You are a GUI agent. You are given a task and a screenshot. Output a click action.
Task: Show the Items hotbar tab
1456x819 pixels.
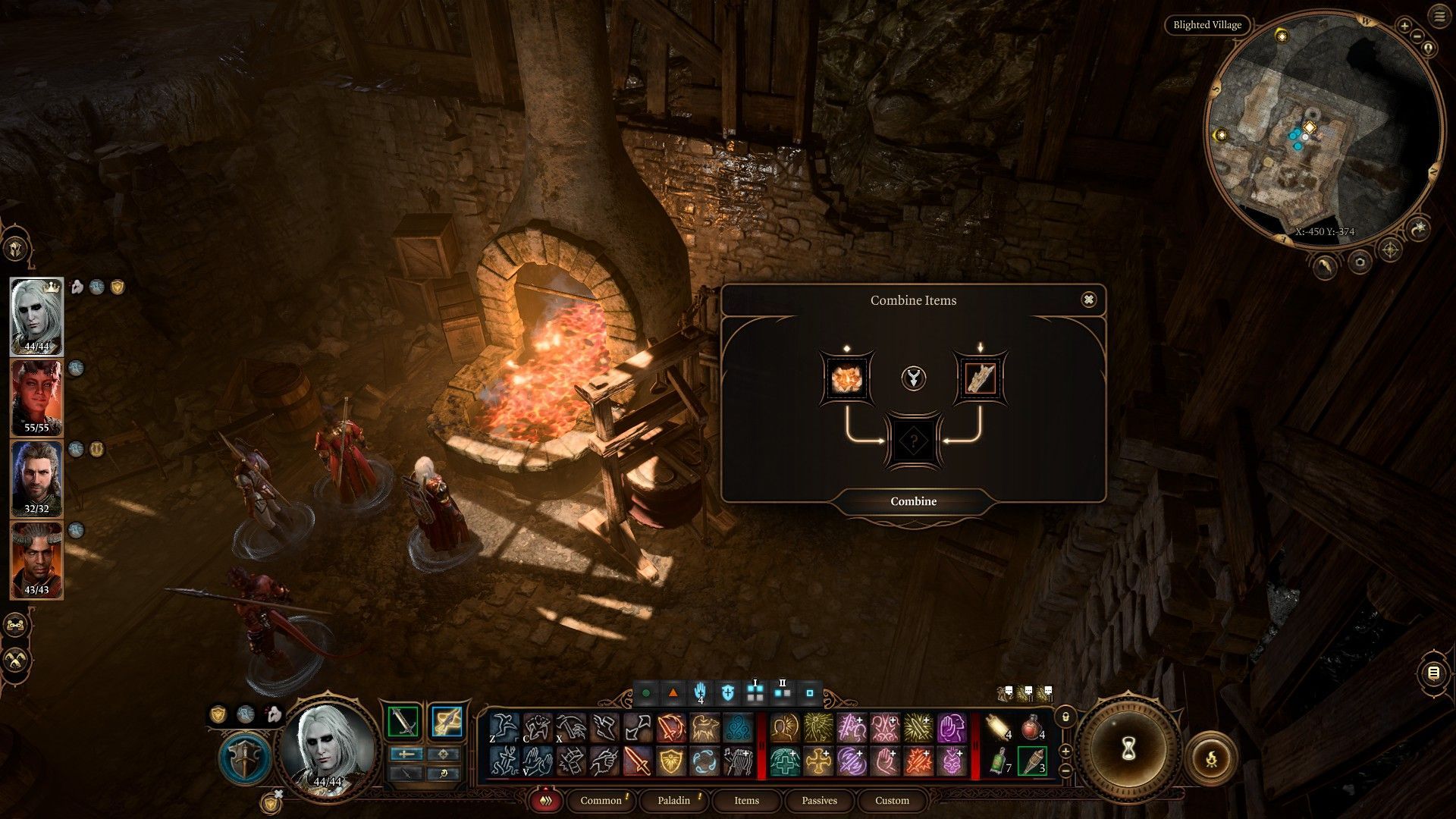[x=746, y=800]
